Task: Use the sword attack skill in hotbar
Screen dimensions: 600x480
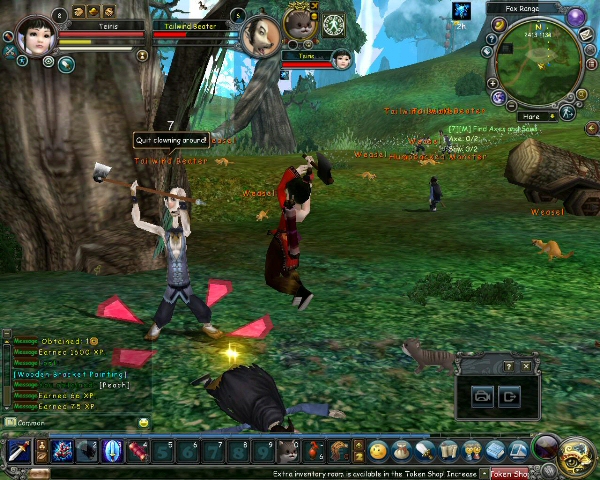Action: [17, 451]
